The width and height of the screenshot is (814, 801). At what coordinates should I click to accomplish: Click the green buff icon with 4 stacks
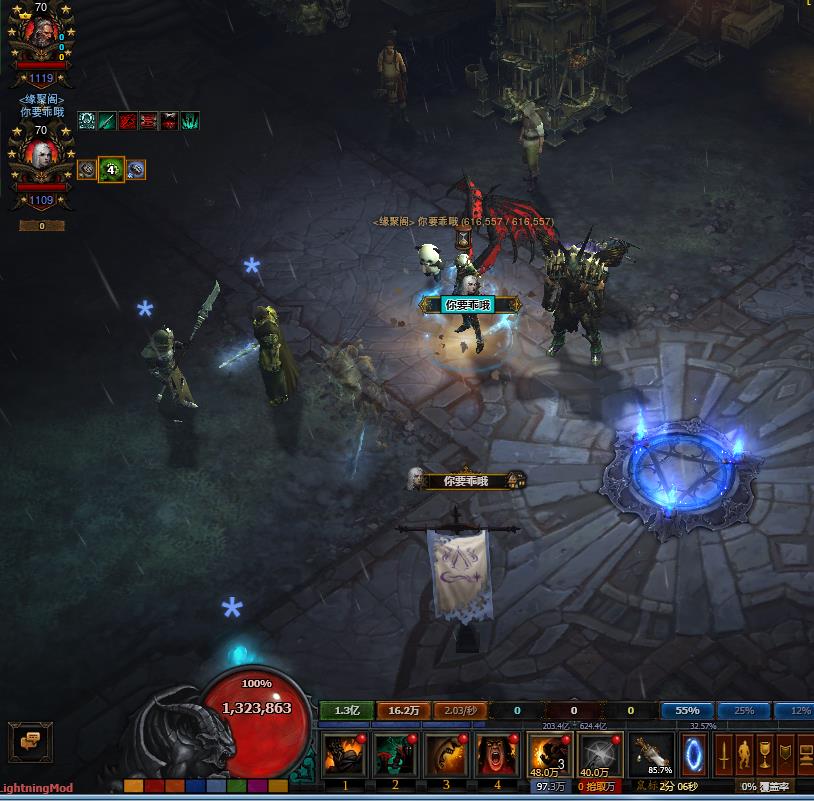111,170
